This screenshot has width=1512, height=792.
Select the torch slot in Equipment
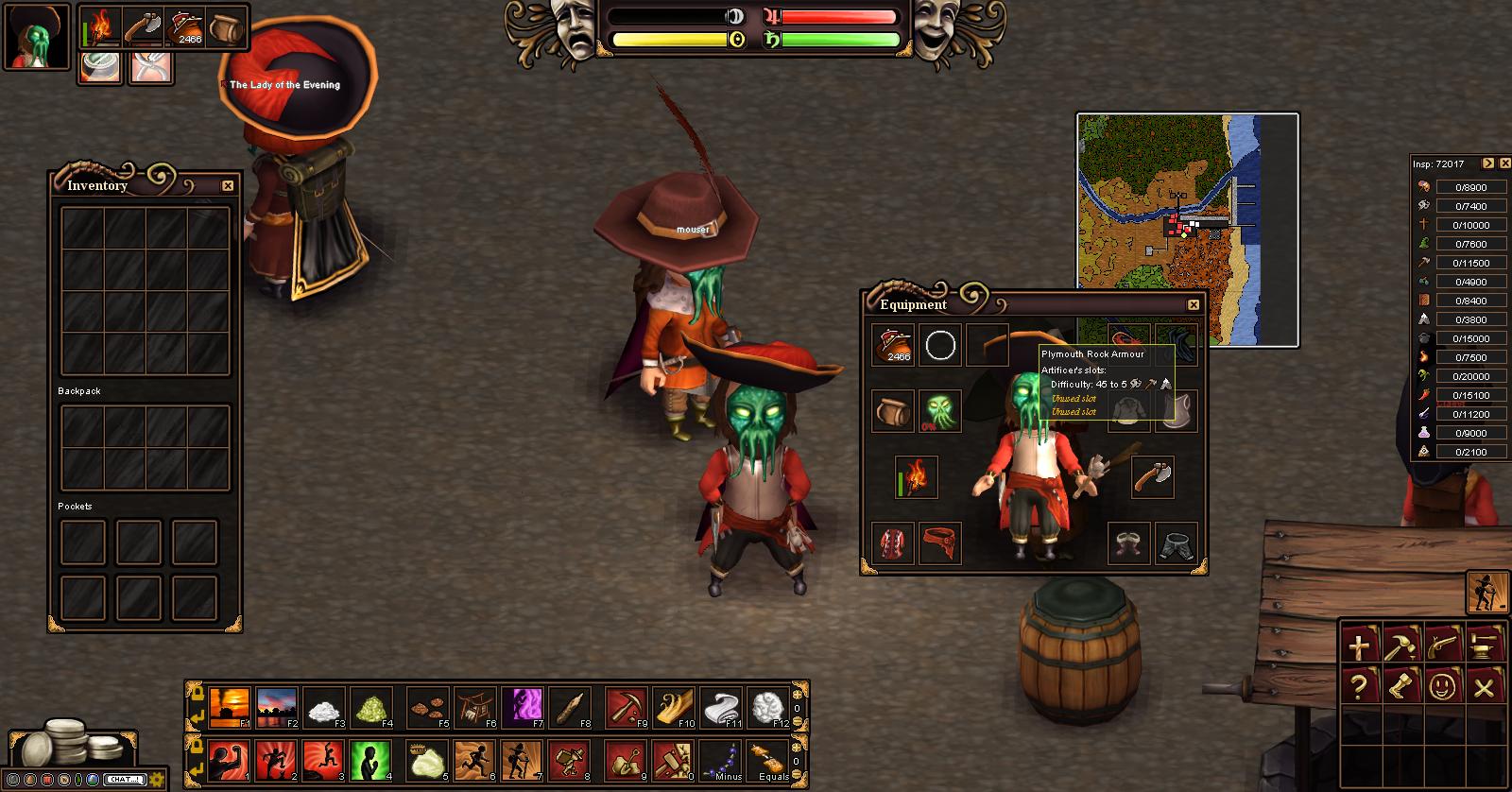[x=917, y=478]
